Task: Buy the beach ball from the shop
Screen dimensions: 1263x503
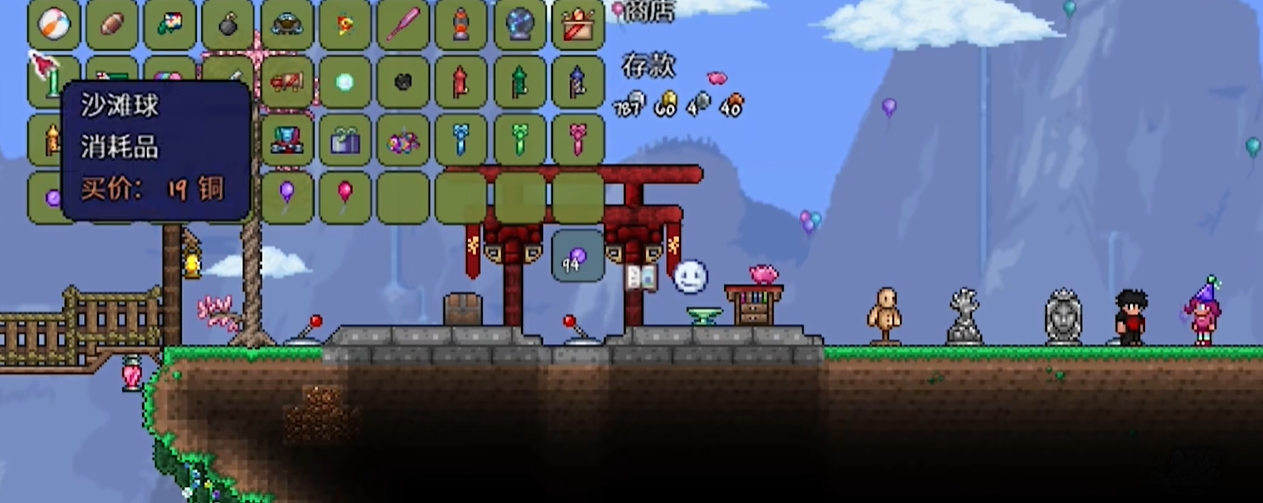Action: (x=54, y=25)
